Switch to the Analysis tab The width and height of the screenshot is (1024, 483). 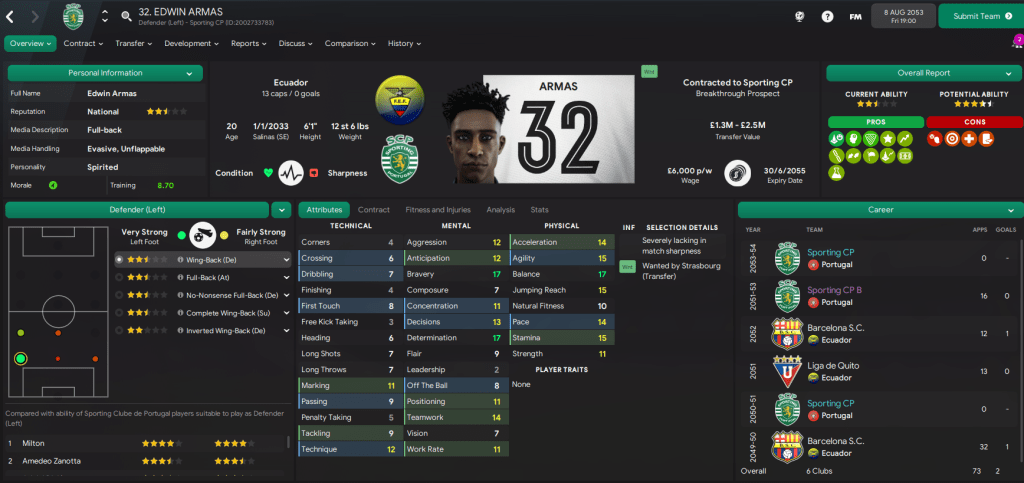click(500, 210)
